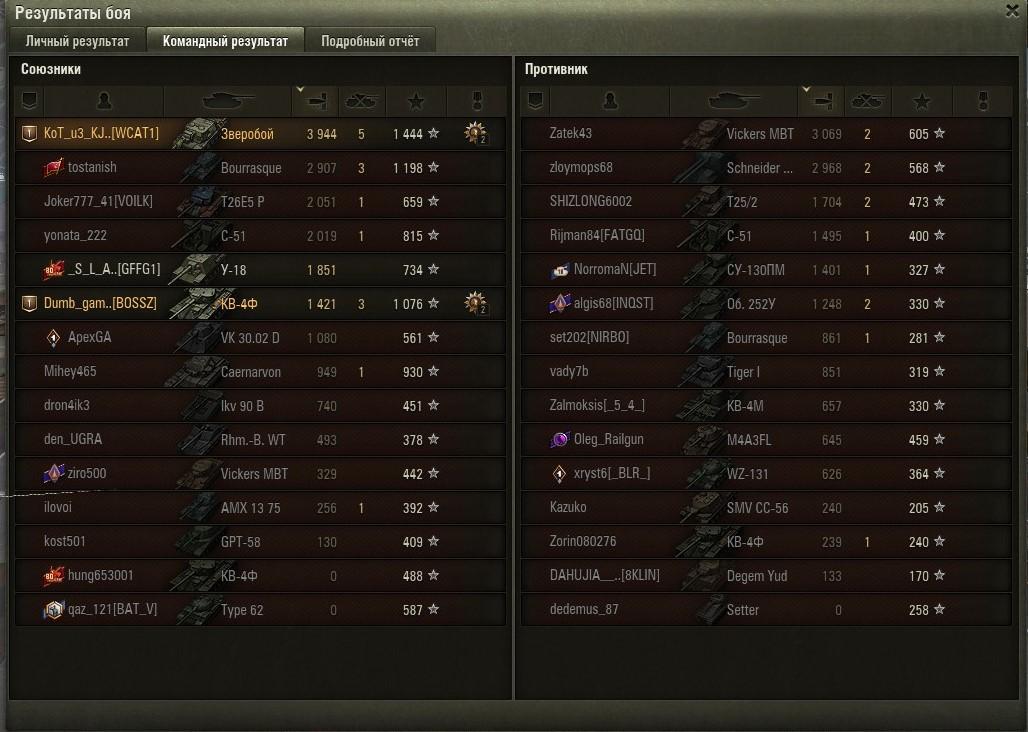Close the battle results window
The image size is (1028, 732).
(x=1011, y=10)
